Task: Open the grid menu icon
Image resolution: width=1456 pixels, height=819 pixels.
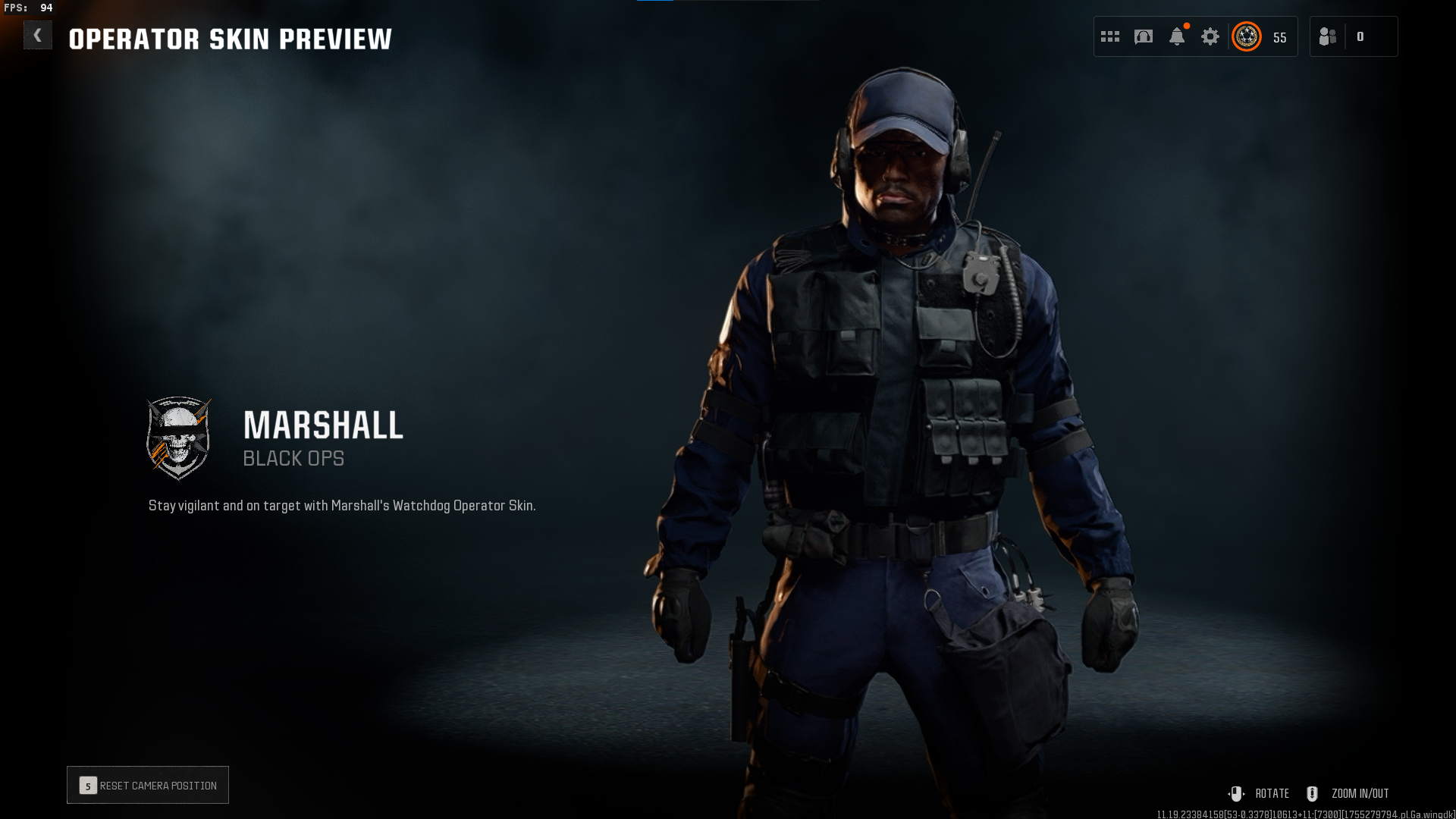Action: 1109,36
